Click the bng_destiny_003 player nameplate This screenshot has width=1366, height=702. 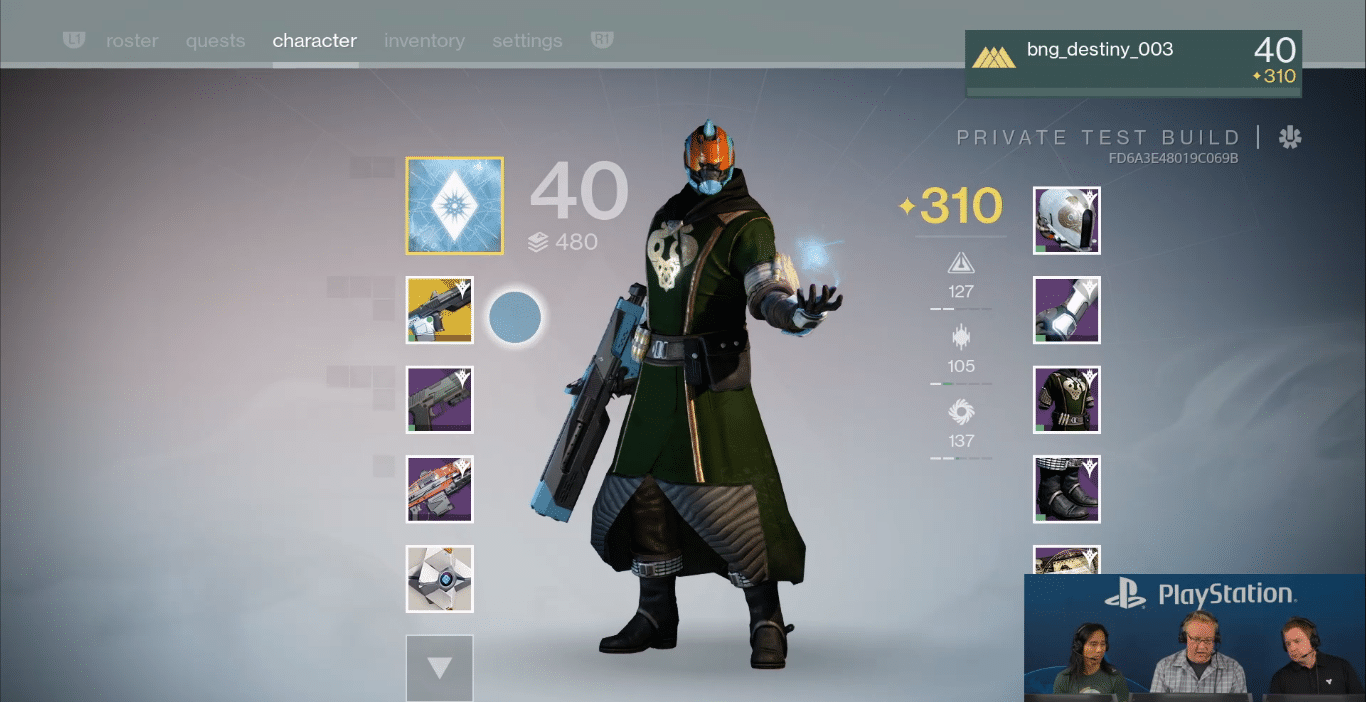(1133, 63)
